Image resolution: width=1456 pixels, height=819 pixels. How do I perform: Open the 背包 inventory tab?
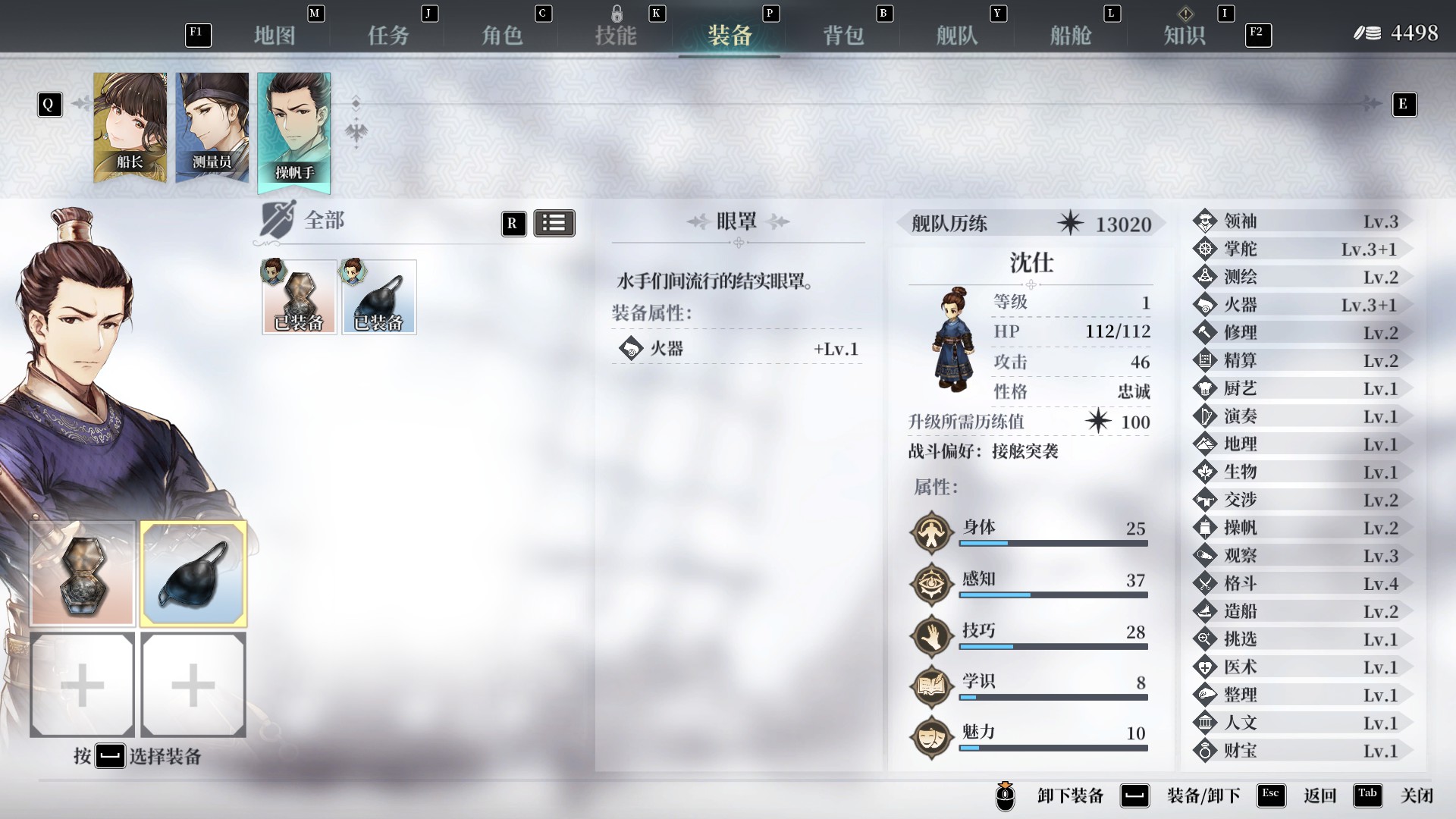click(x=842, y=34)
